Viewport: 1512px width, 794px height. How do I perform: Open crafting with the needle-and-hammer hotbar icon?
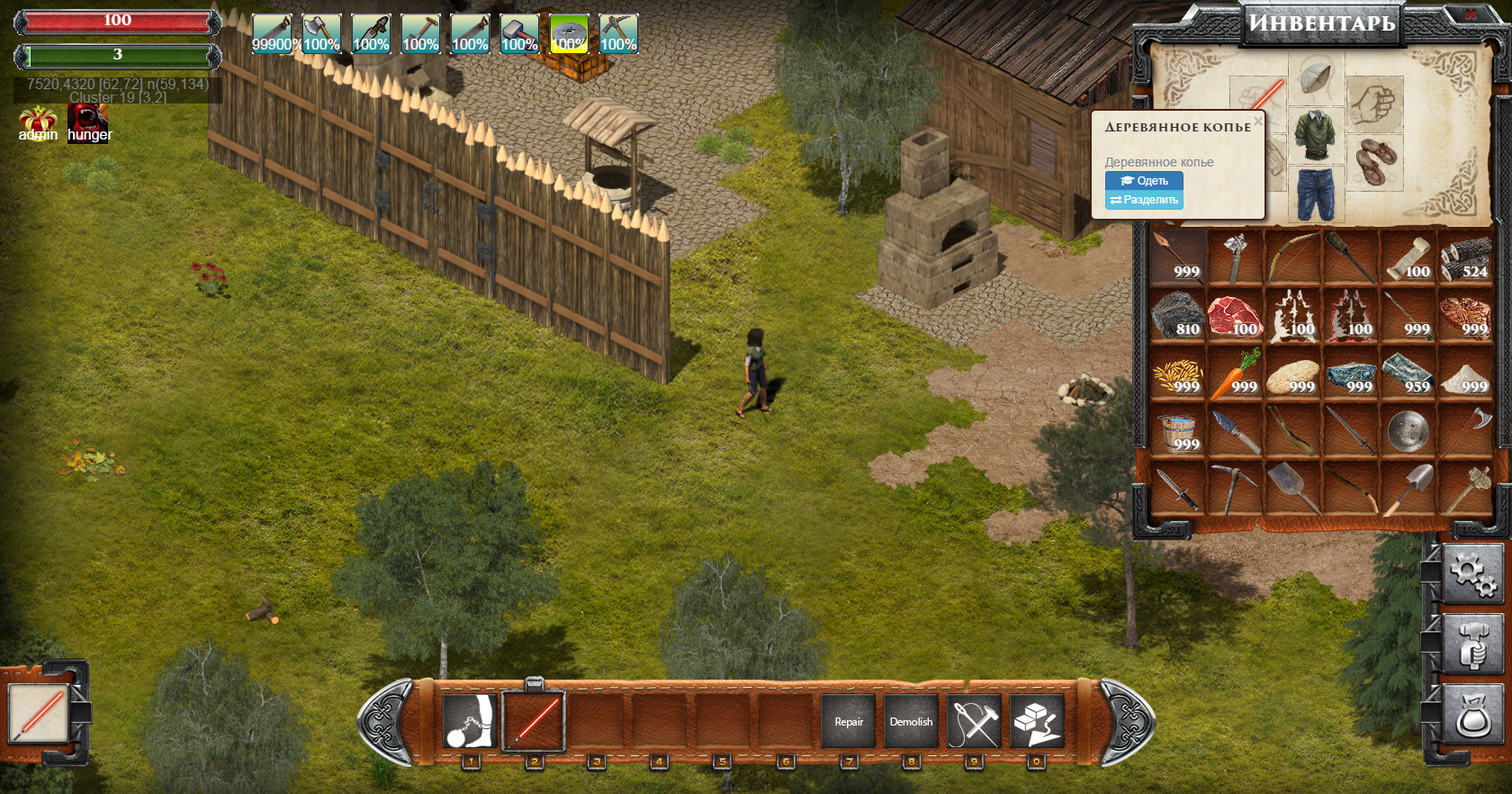click(x=974, y=721)
